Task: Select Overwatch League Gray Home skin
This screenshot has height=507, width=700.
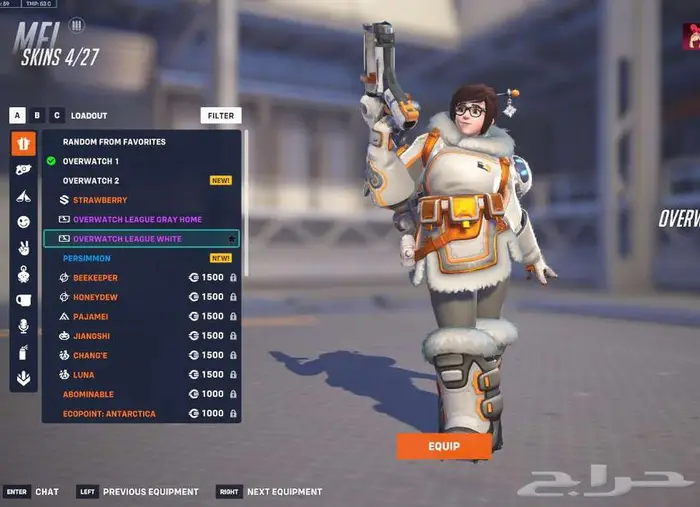Action: [137, 219]
